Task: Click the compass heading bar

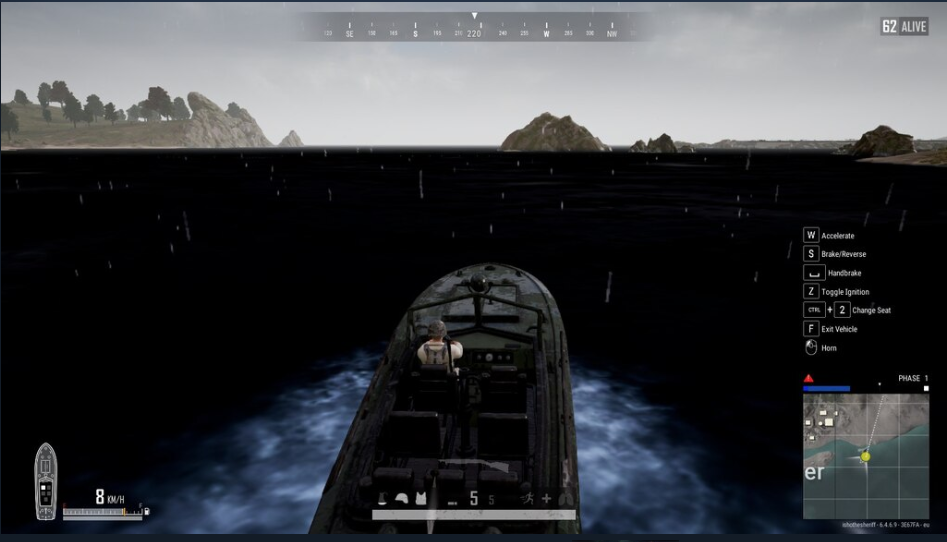Action: coord(474,32)
